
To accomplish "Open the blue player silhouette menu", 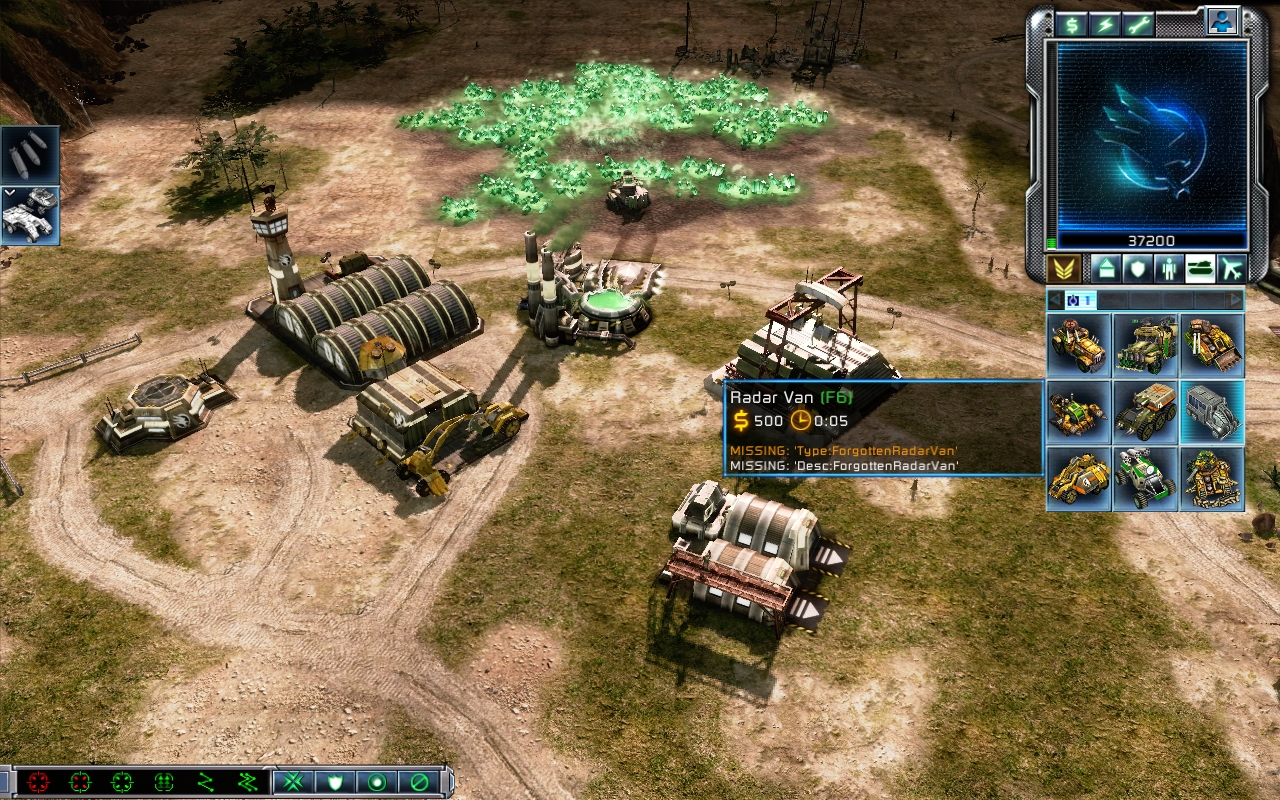I will [1221, 22].
